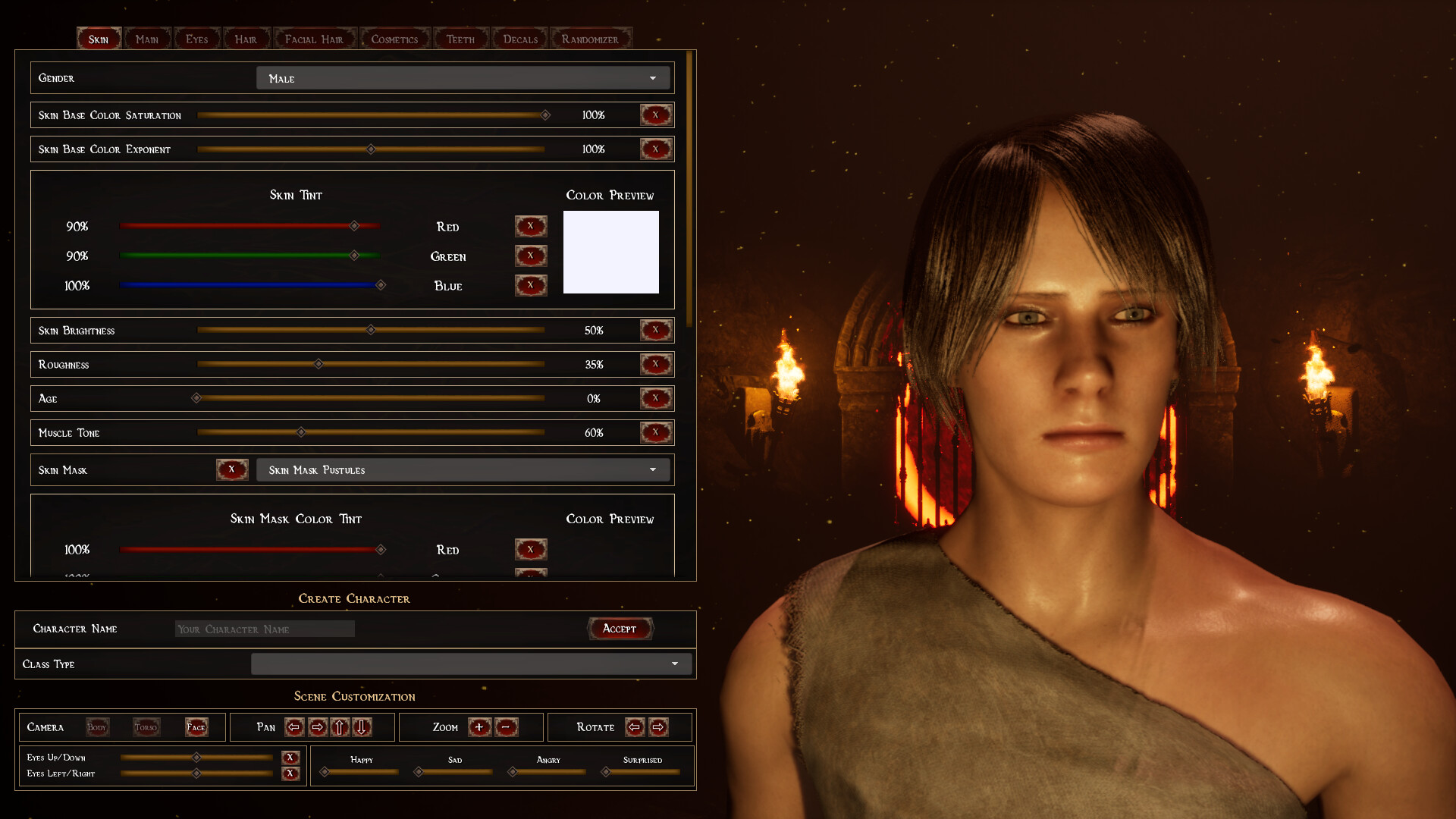
Task: Open the Randomizer tab
Action: (591, 38)
